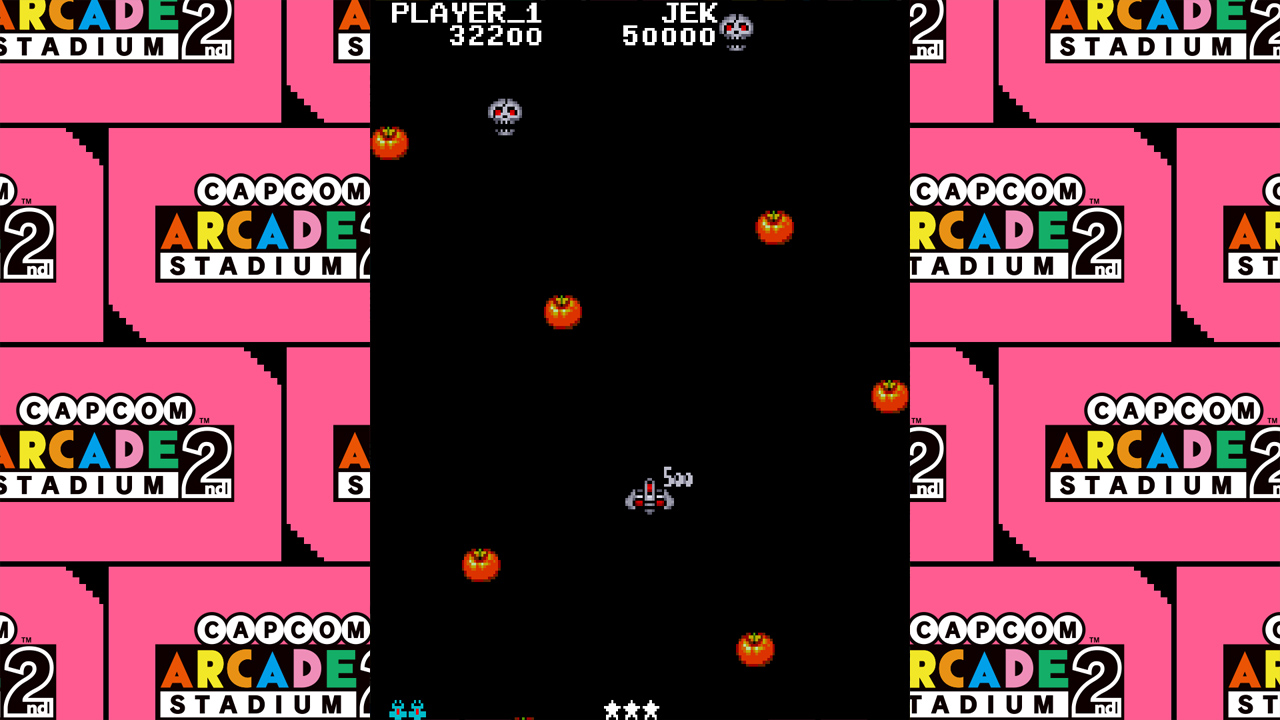Click the tomato at the right screen edge
This screenshot has width=1280, height=720.
coord(888,396)
